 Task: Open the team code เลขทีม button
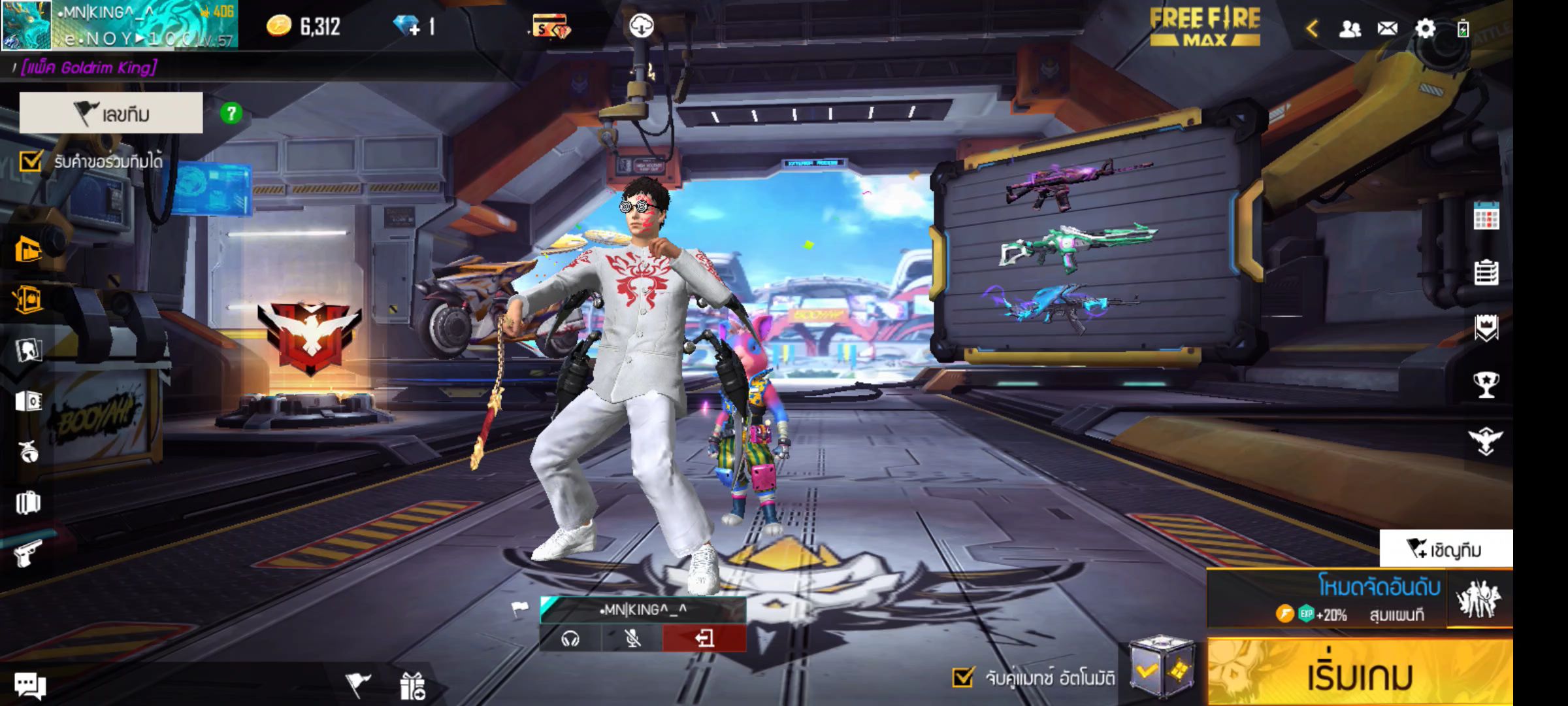(x=111, y=113)
